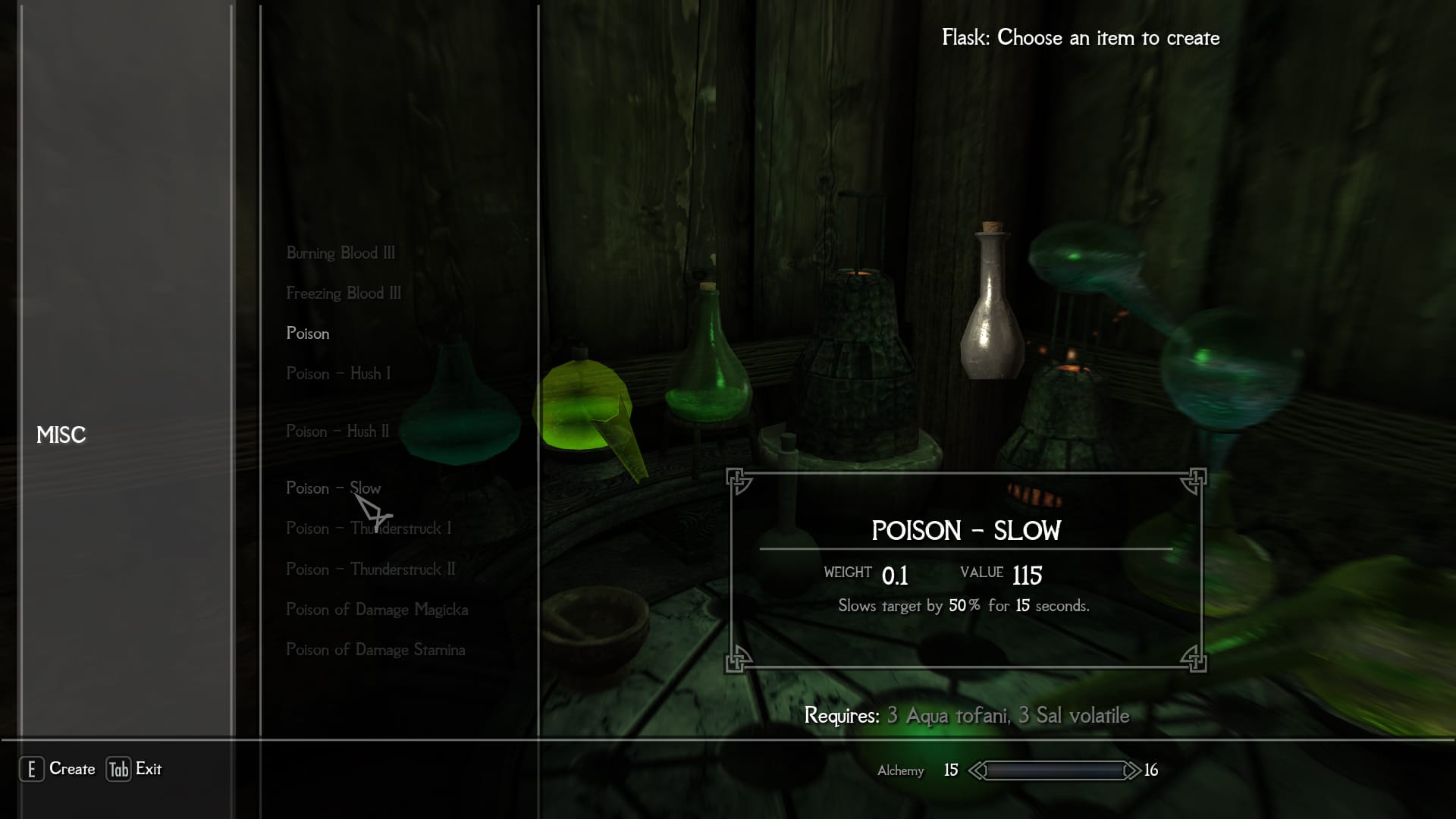1456x819 pixels.
Task: Pick Poison of Damage Magicka
Action: click(377, 610)
